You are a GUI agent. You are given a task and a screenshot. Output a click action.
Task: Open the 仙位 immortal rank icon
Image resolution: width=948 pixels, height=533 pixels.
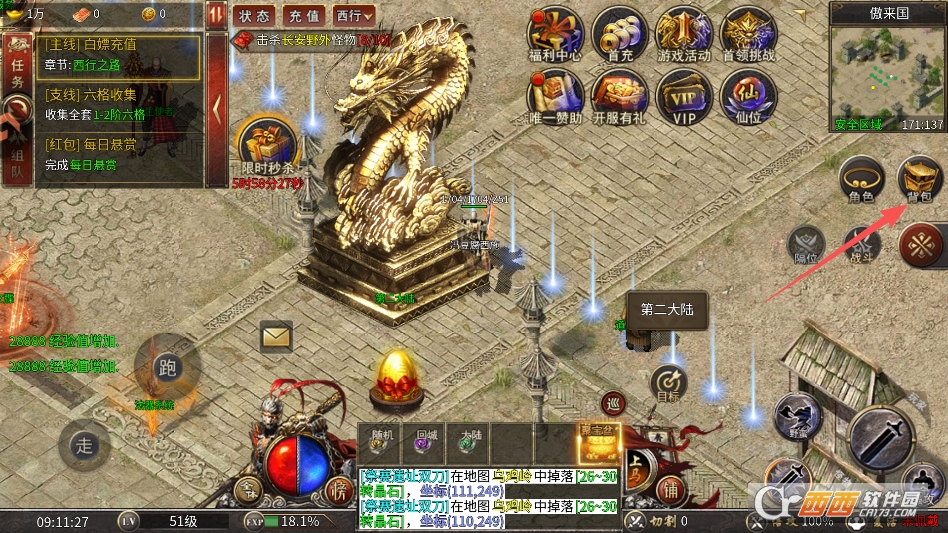point(748,97)
